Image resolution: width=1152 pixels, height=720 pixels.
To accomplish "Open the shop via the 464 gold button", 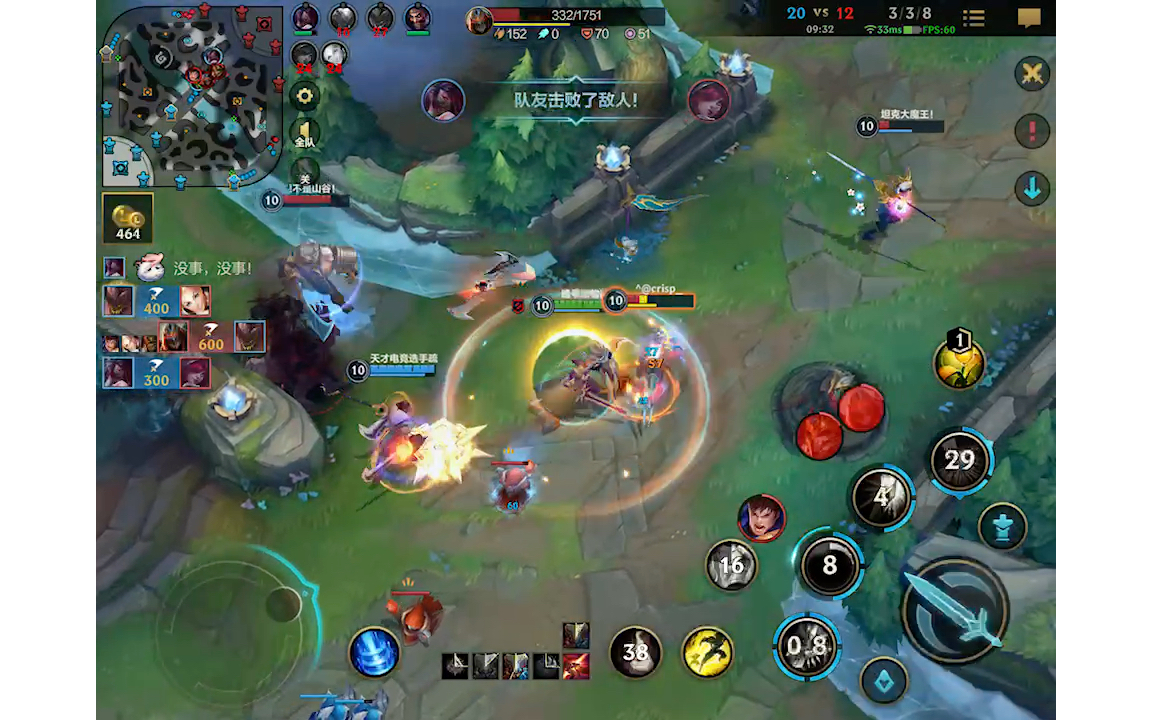I will point(128,219).
